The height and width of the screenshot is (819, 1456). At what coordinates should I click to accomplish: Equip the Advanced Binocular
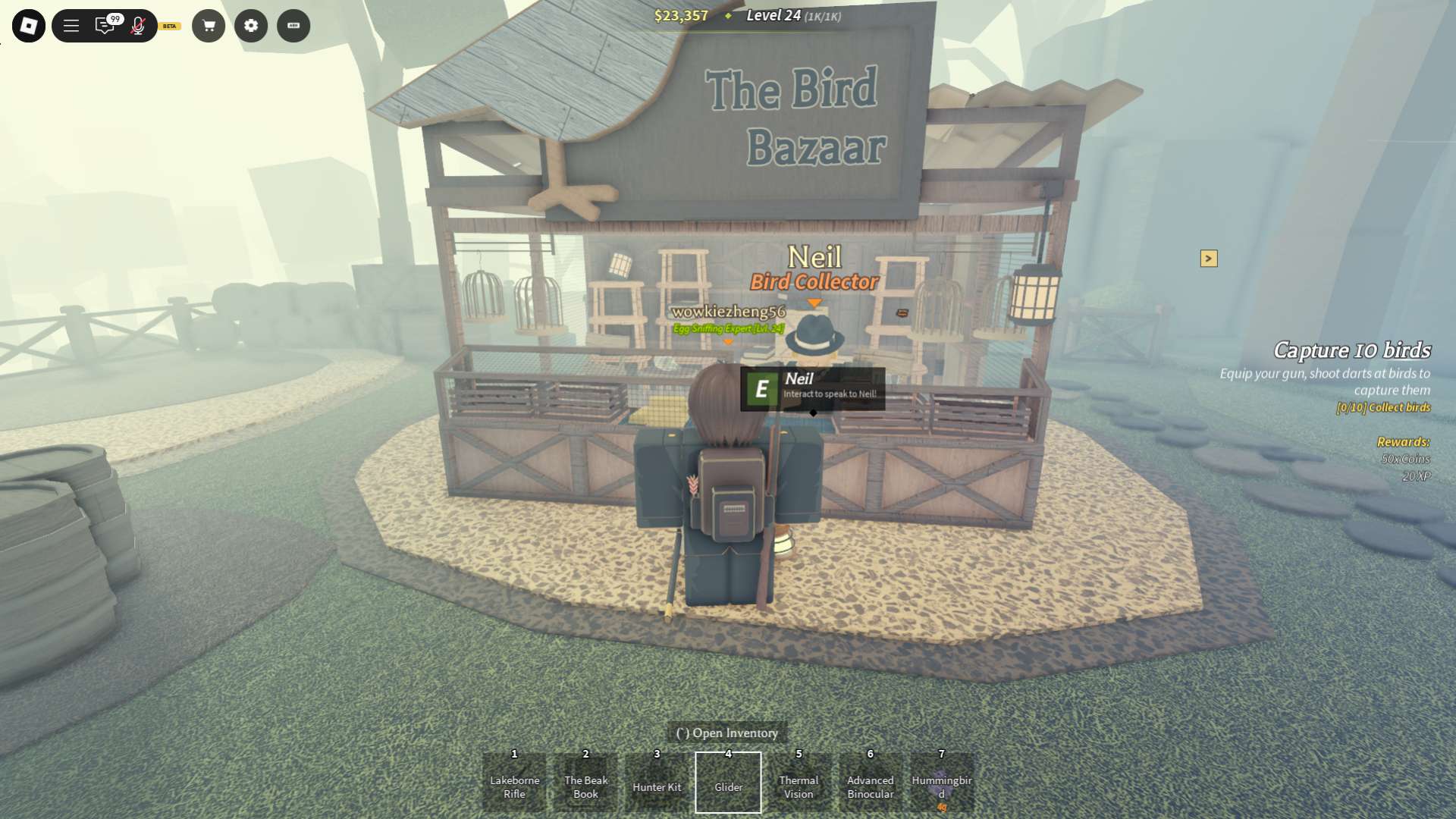point(870,782)
